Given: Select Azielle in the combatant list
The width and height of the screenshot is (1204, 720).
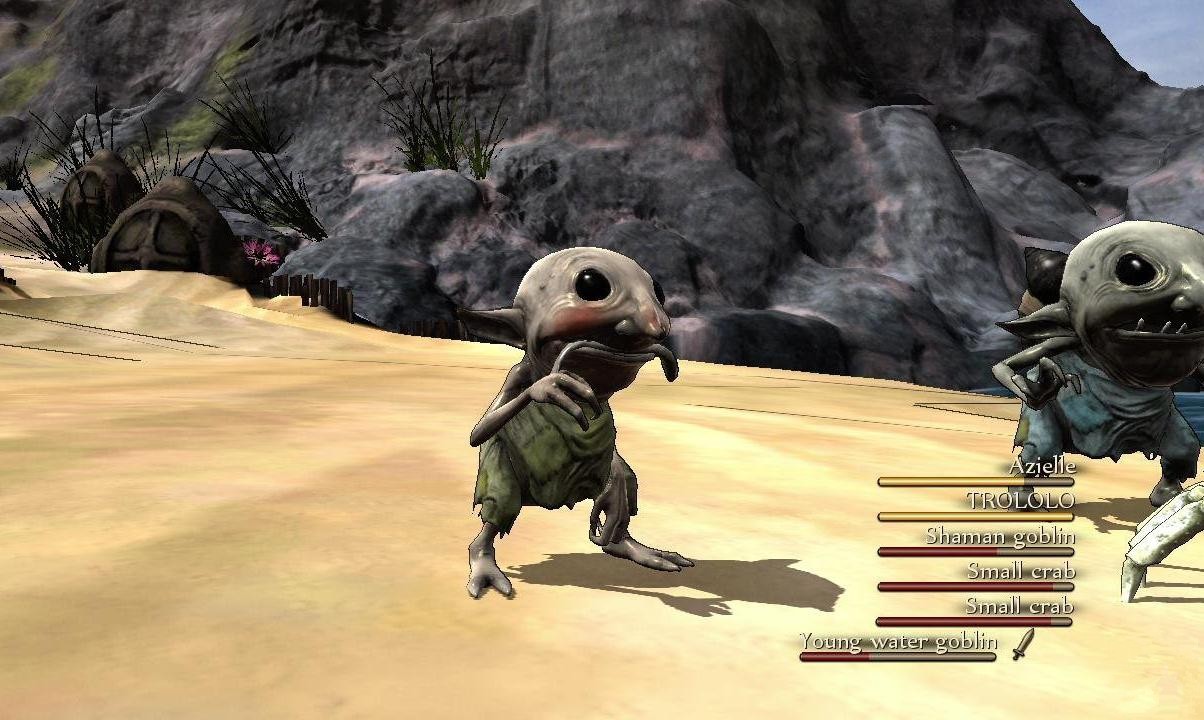Looking at the screenshot, I should click(1041, 467).
